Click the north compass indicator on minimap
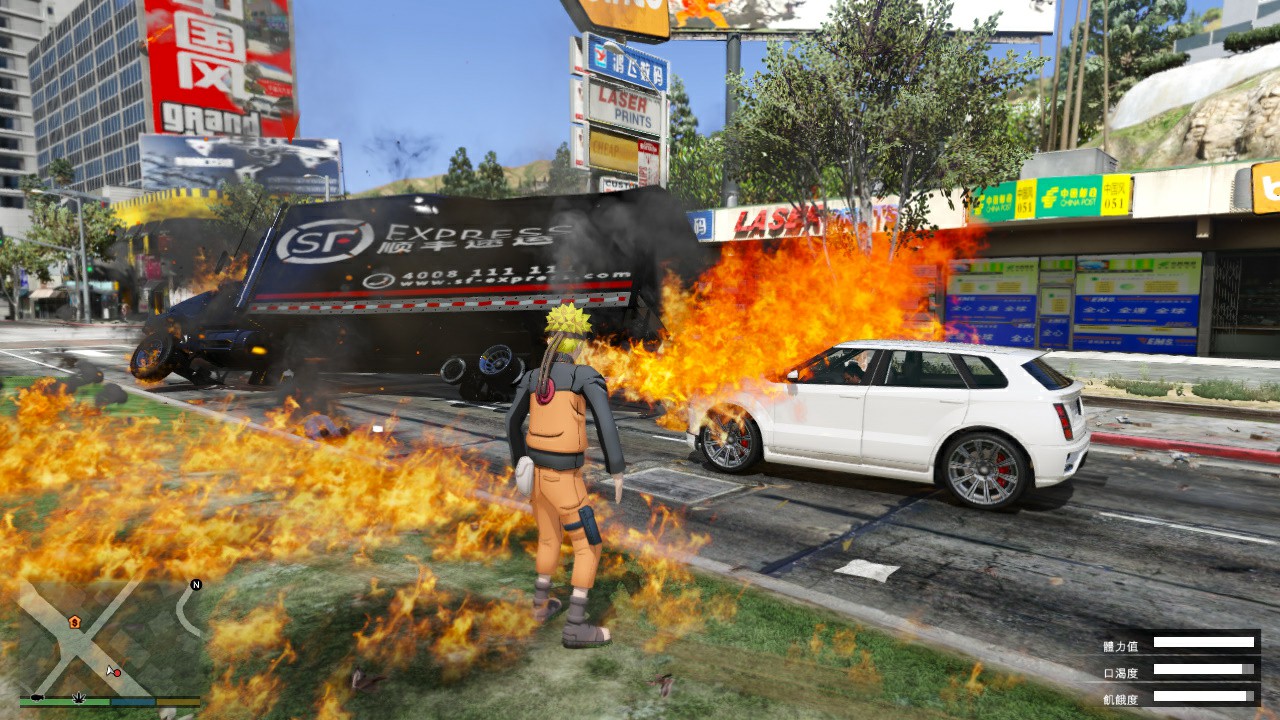This screenshot has height=720, width=1280. [x=196, y=584]
